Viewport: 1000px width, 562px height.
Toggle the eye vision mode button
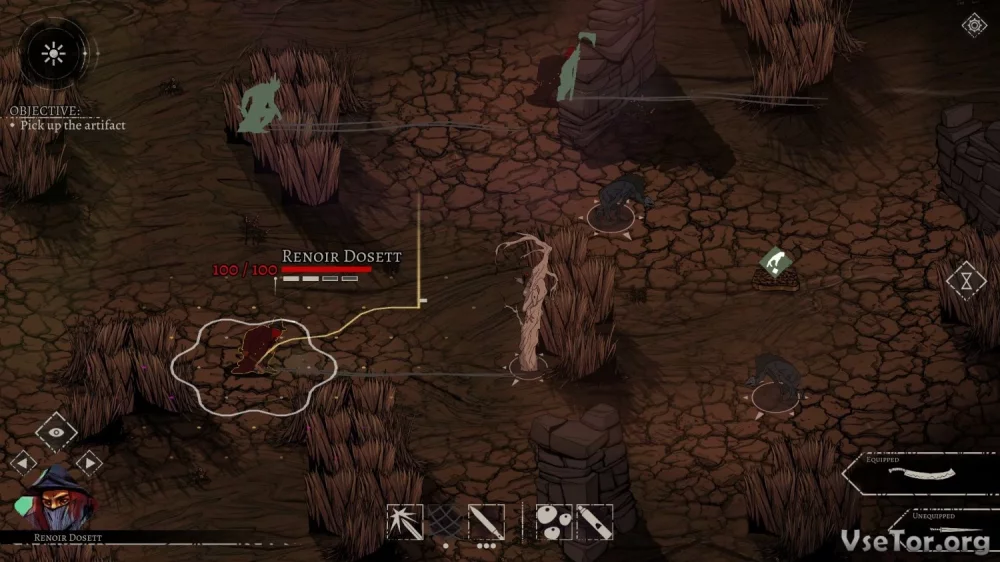56,431
